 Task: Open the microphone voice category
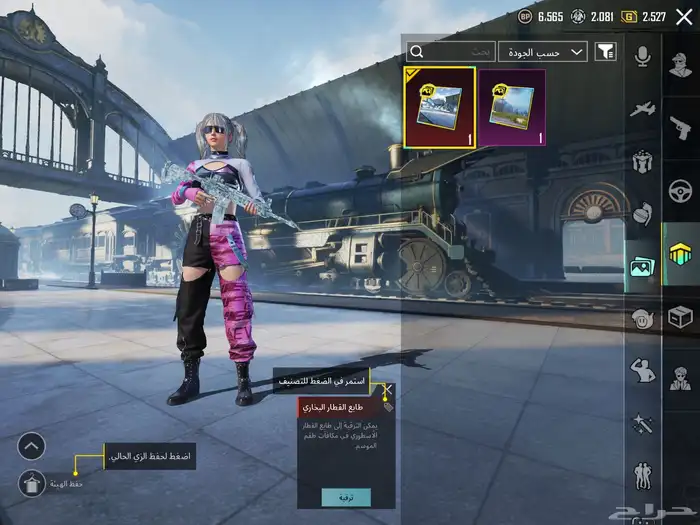click(643, 56)
